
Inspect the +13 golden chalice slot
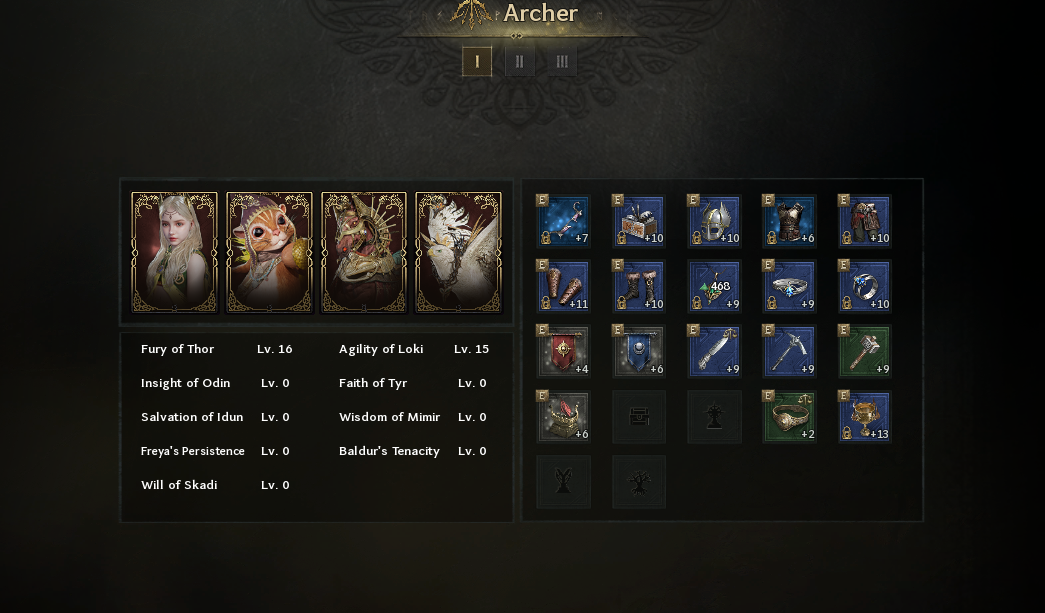coord(864,417)
